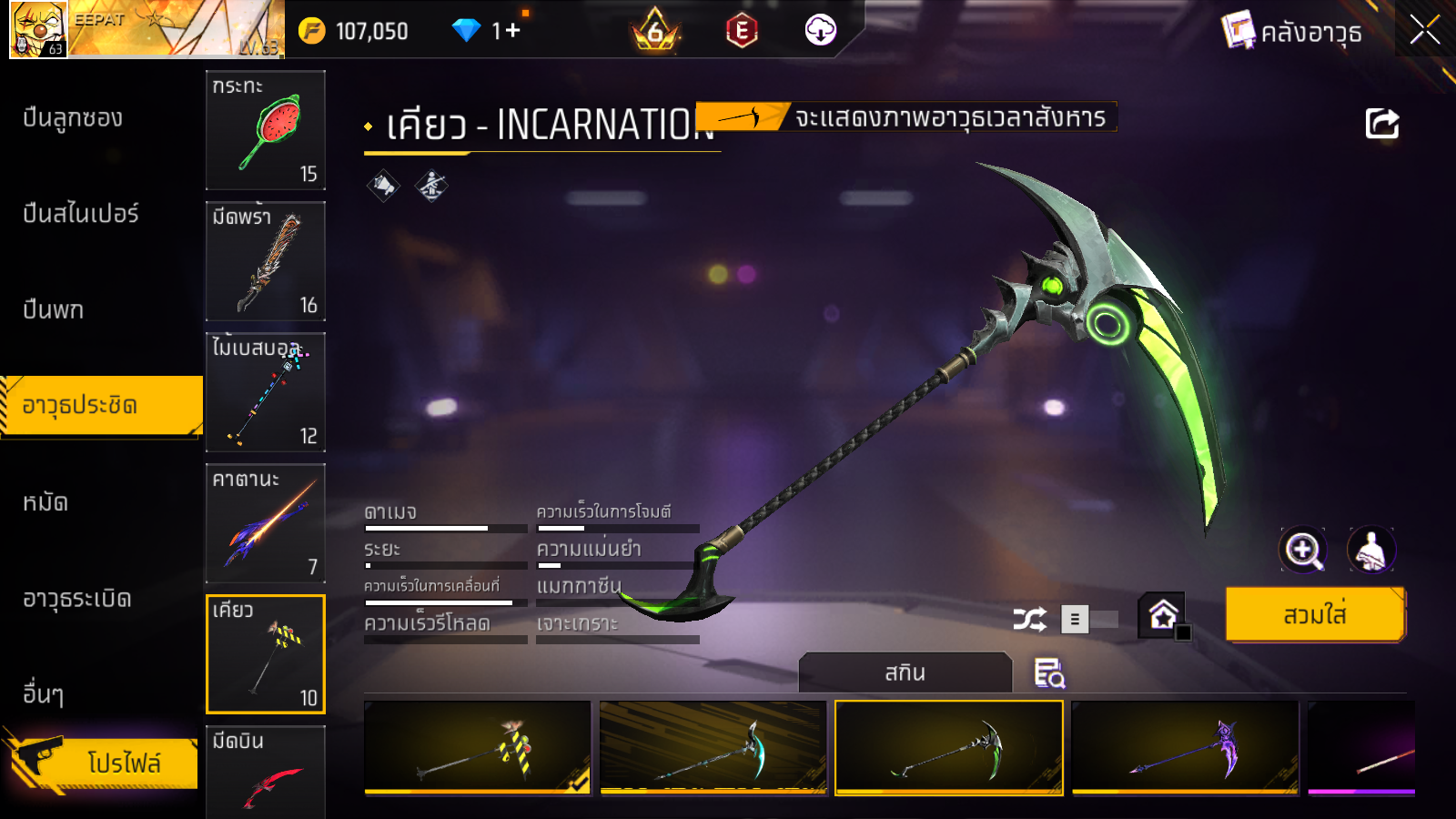Open the คลังอาวุธ weapon vault
Image resolution: width=1456 pixels, height=819 pixels.
click(x=1292, y=33)
